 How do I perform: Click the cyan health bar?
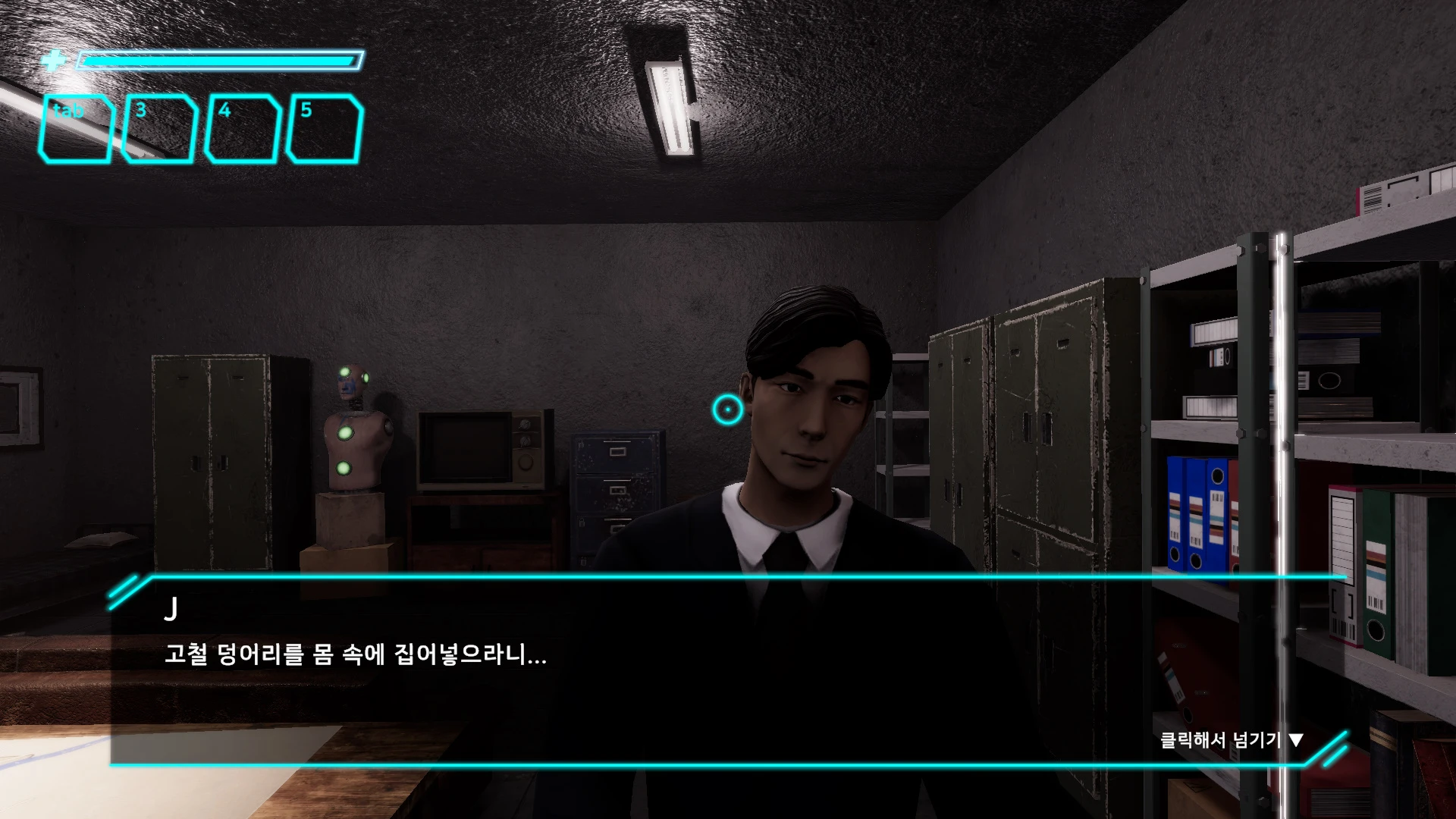(x=220, y=58)
